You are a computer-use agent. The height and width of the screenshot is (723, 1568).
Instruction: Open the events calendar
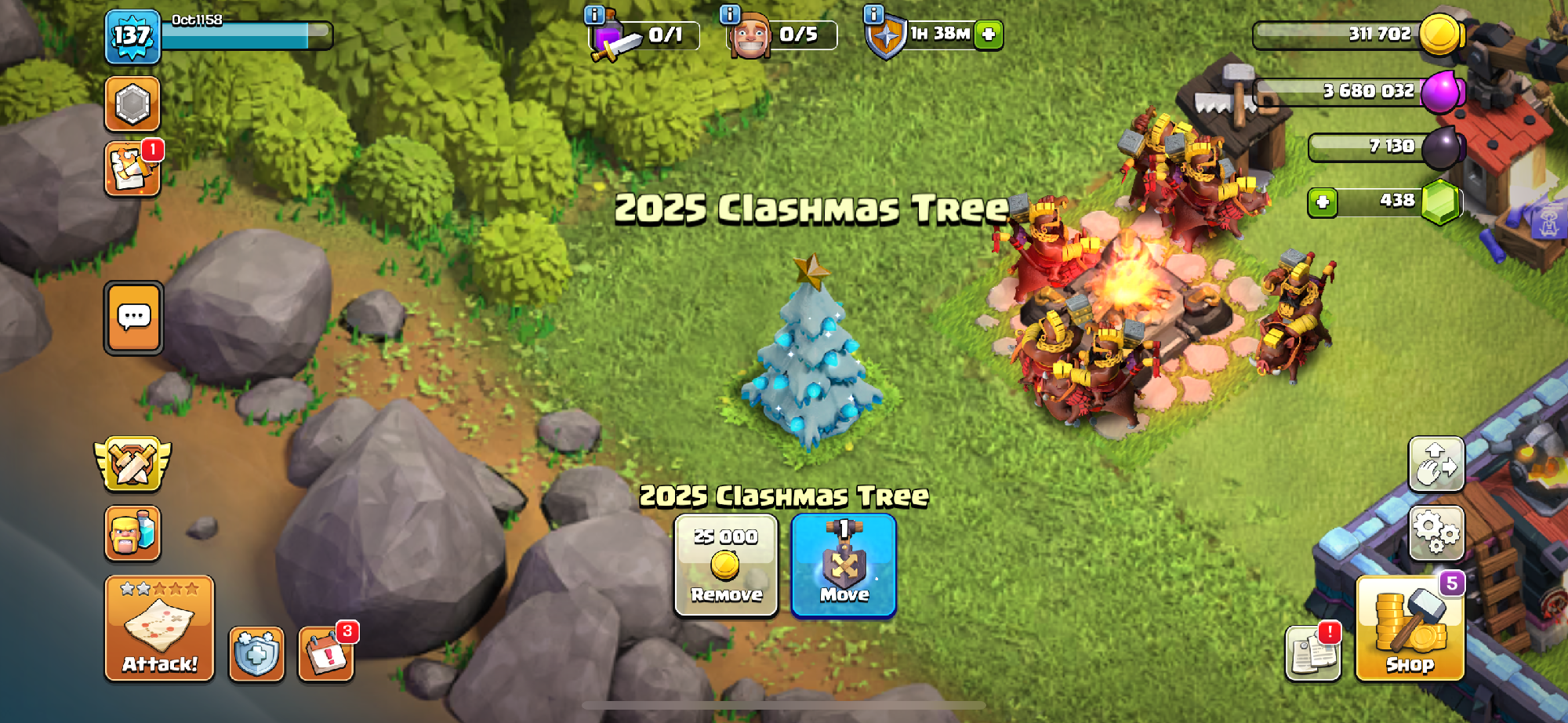click(x=326, y=654)
